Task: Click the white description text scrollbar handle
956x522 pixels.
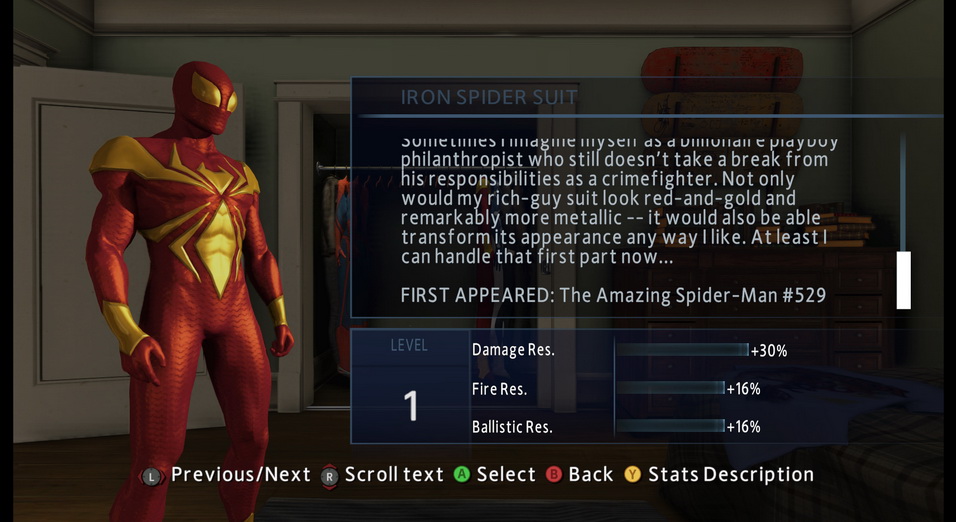Action: 903,280
